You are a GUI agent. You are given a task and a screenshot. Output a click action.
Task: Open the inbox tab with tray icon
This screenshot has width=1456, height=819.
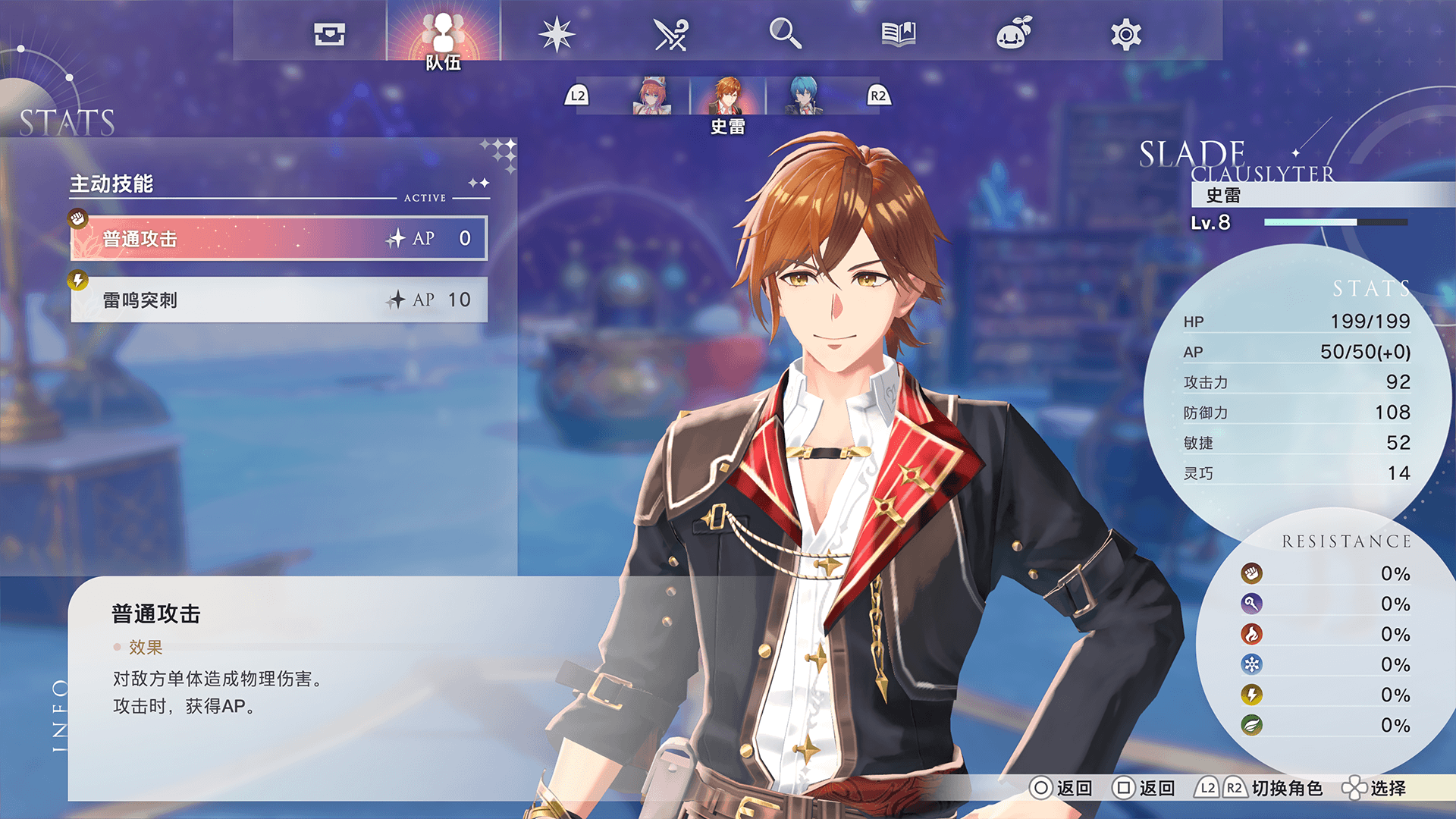pos(330,34)
